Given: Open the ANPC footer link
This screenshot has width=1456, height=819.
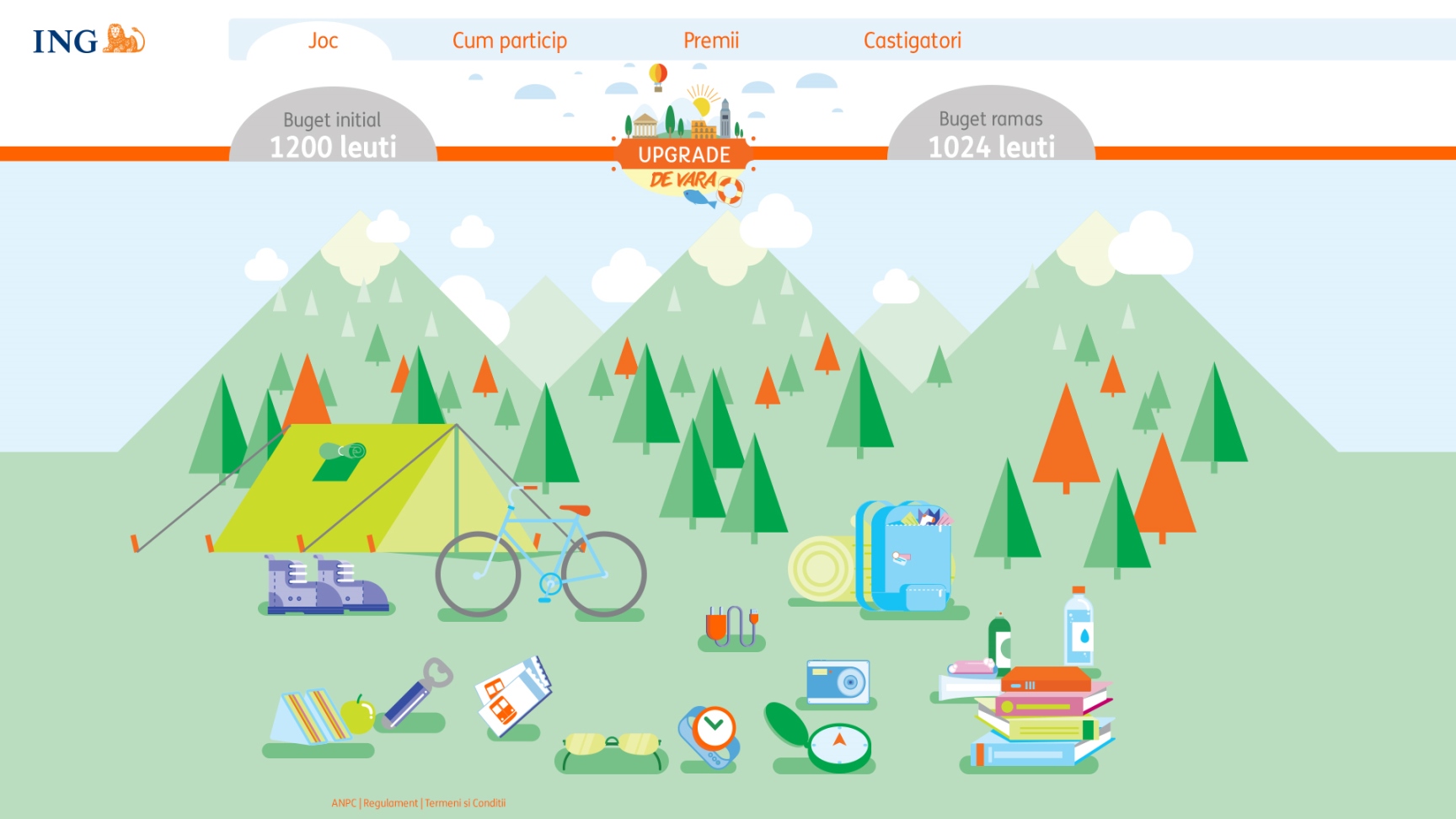Looking at the screenshot, I should pos(343,803).
